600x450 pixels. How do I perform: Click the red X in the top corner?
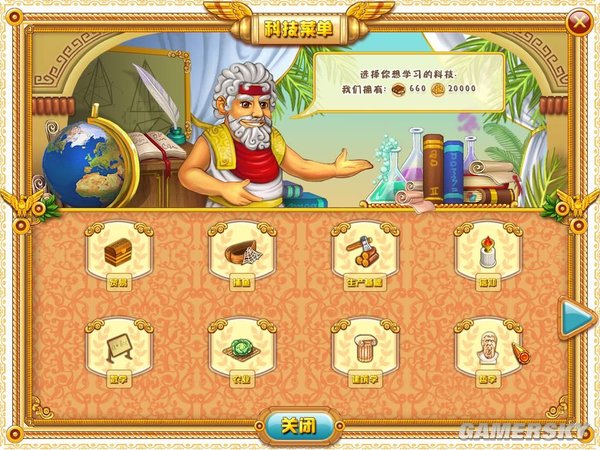577,21
